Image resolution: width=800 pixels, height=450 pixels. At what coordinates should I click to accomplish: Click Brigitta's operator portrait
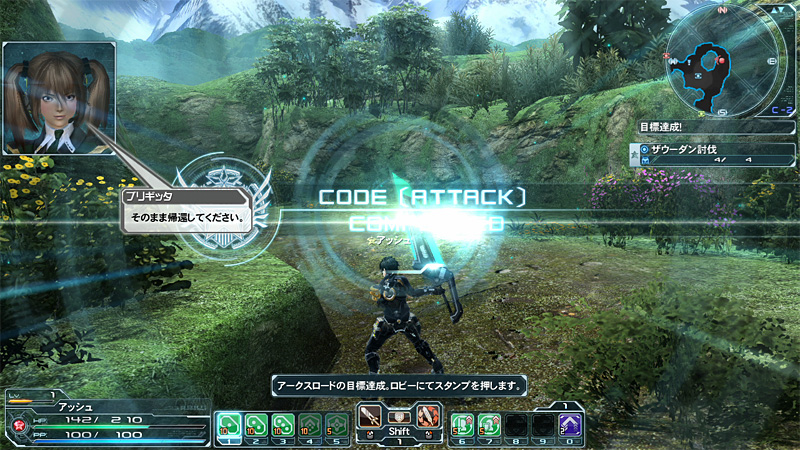pos(58,84)
